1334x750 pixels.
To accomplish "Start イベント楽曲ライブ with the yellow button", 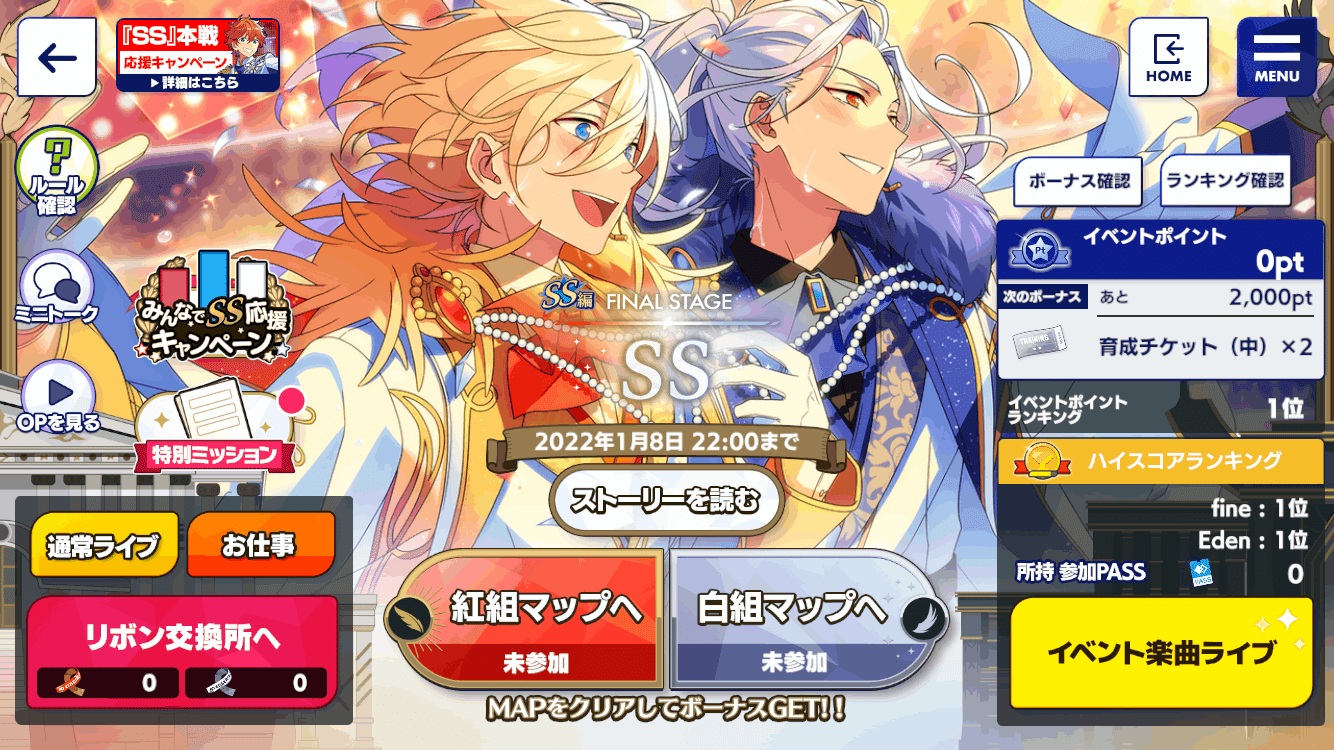I will click(1160, 648).
